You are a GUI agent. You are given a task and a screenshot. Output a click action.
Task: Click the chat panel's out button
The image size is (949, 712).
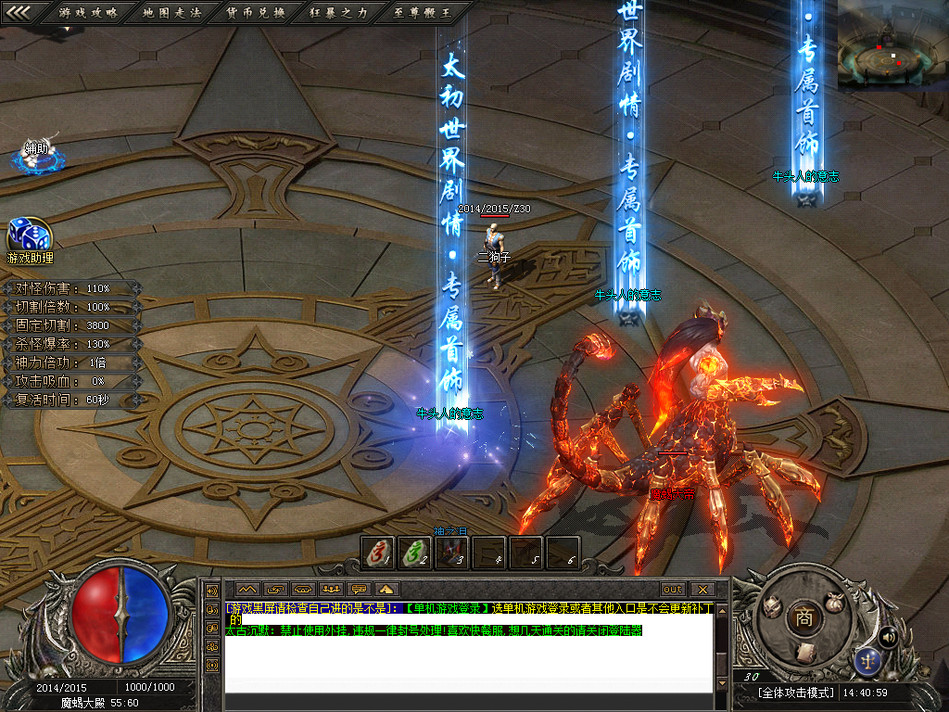tap(672, 589)
